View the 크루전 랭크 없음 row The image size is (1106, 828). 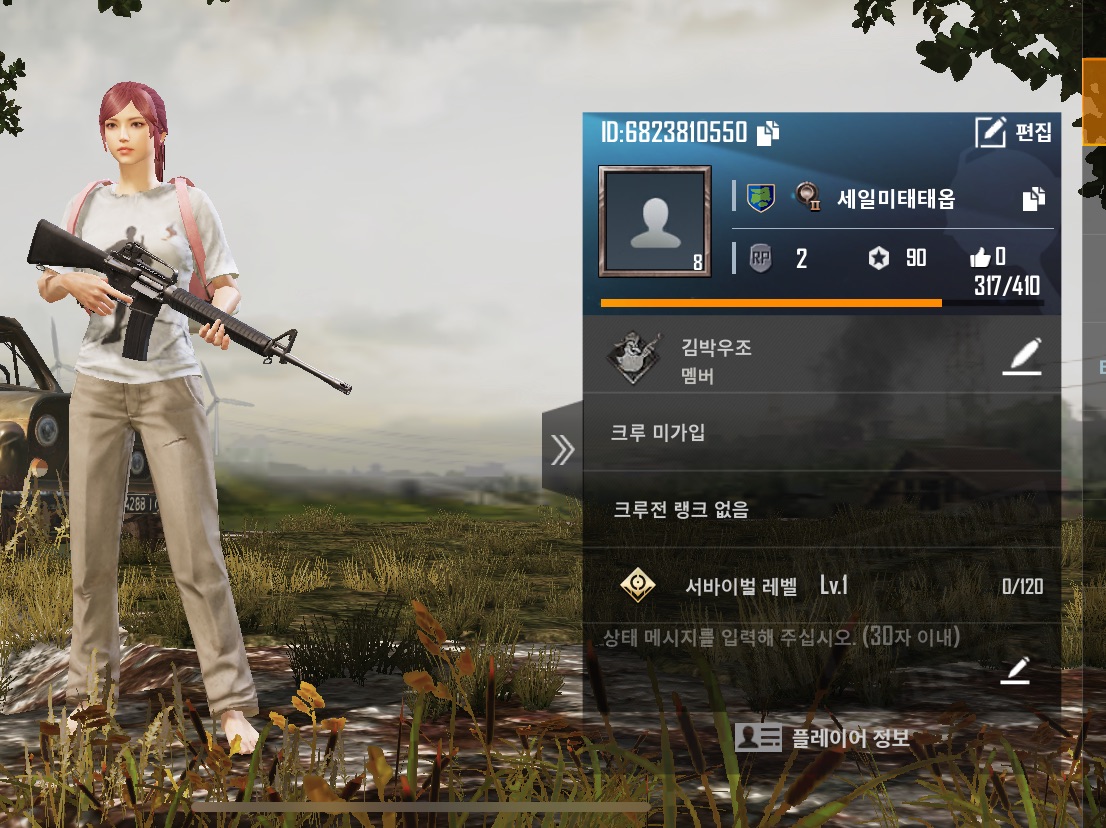[x=820, y=510]
